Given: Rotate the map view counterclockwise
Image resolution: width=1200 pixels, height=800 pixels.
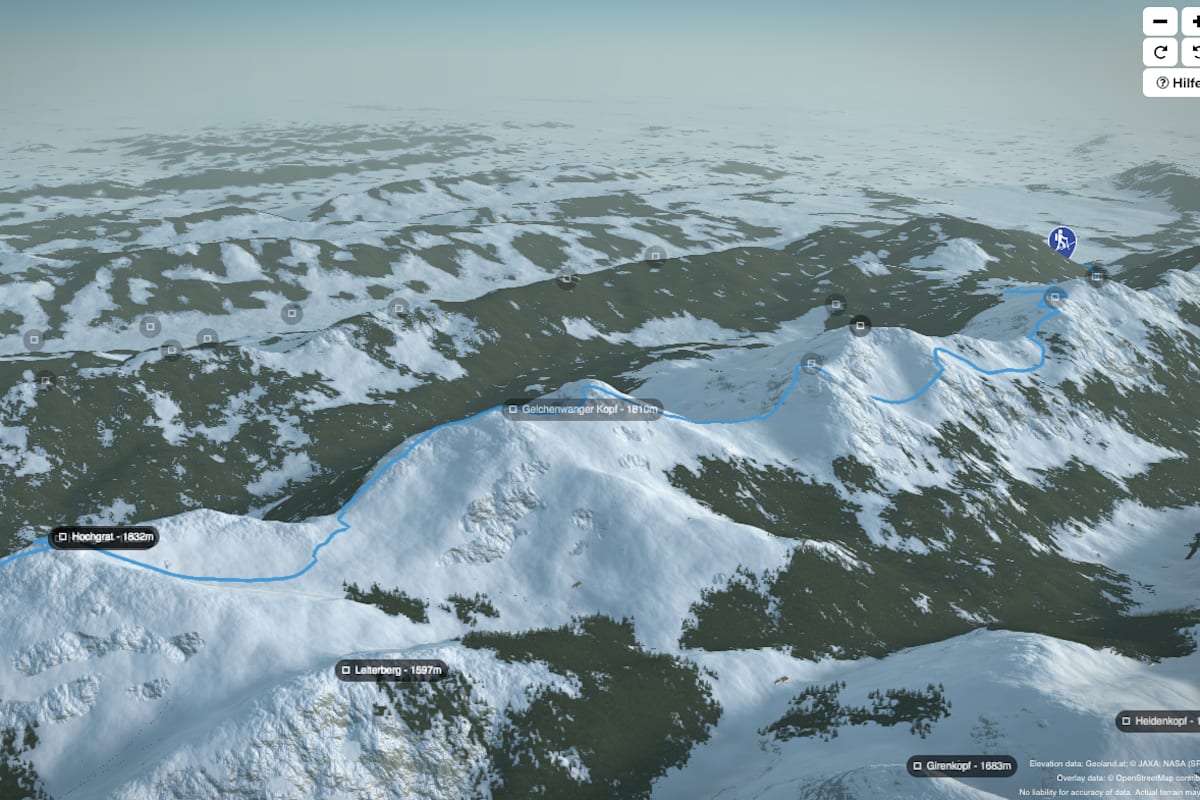Looking at the screenshot, I should point(1190,52).
